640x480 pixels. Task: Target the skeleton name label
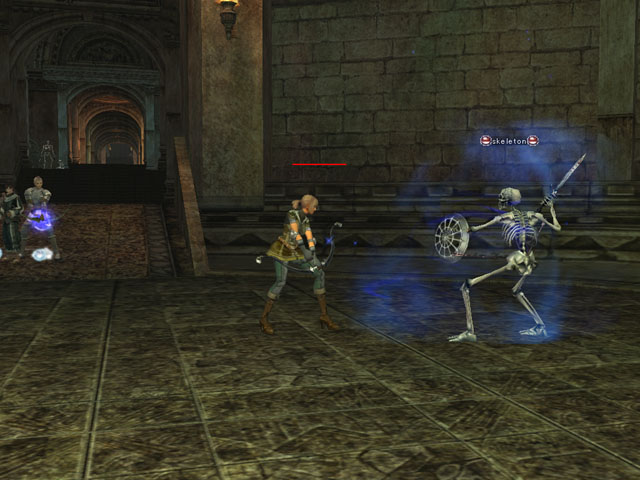(x=509, y=141)
